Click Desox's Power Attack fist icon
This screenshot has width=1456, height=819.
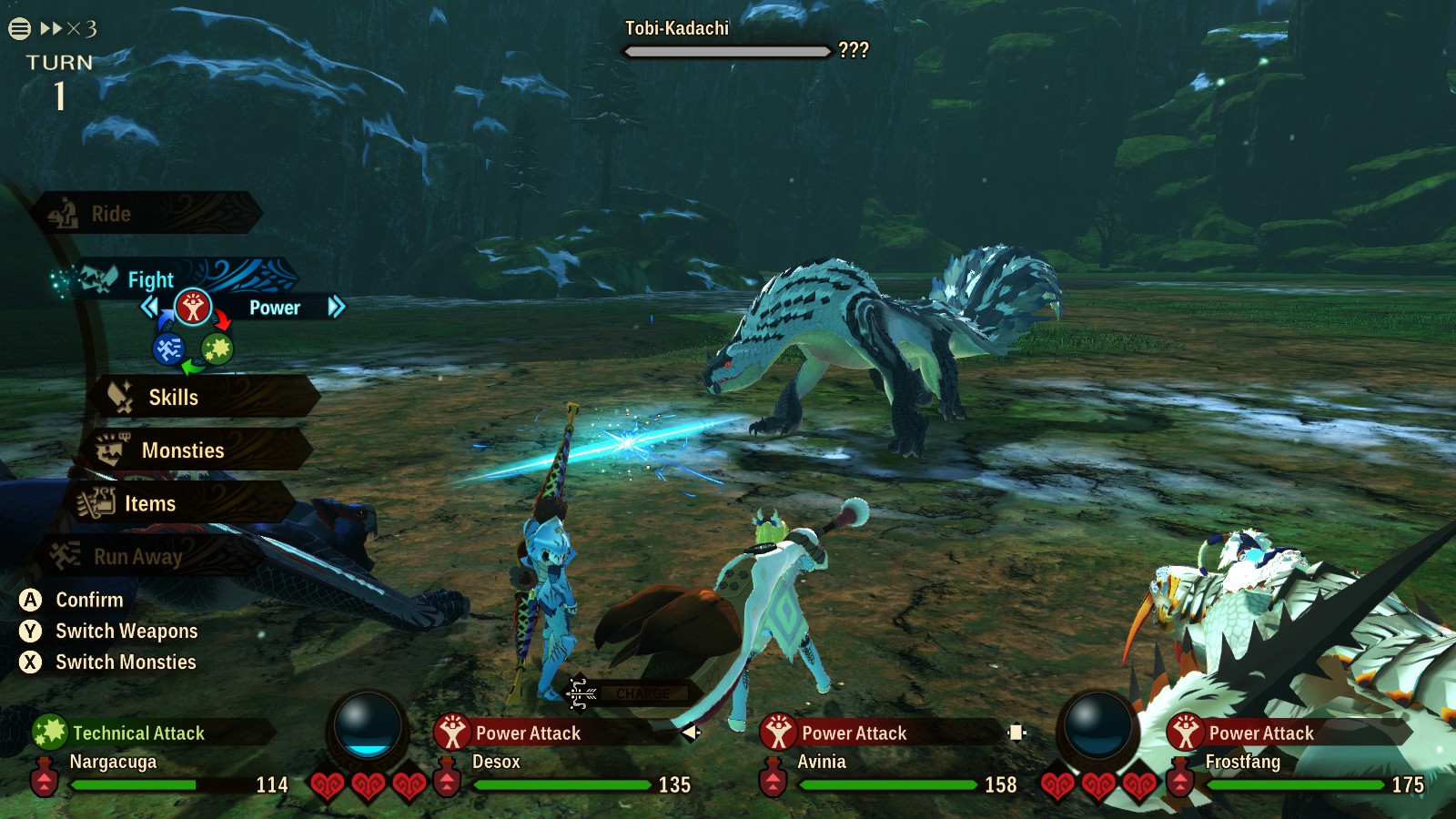(451, 732)
